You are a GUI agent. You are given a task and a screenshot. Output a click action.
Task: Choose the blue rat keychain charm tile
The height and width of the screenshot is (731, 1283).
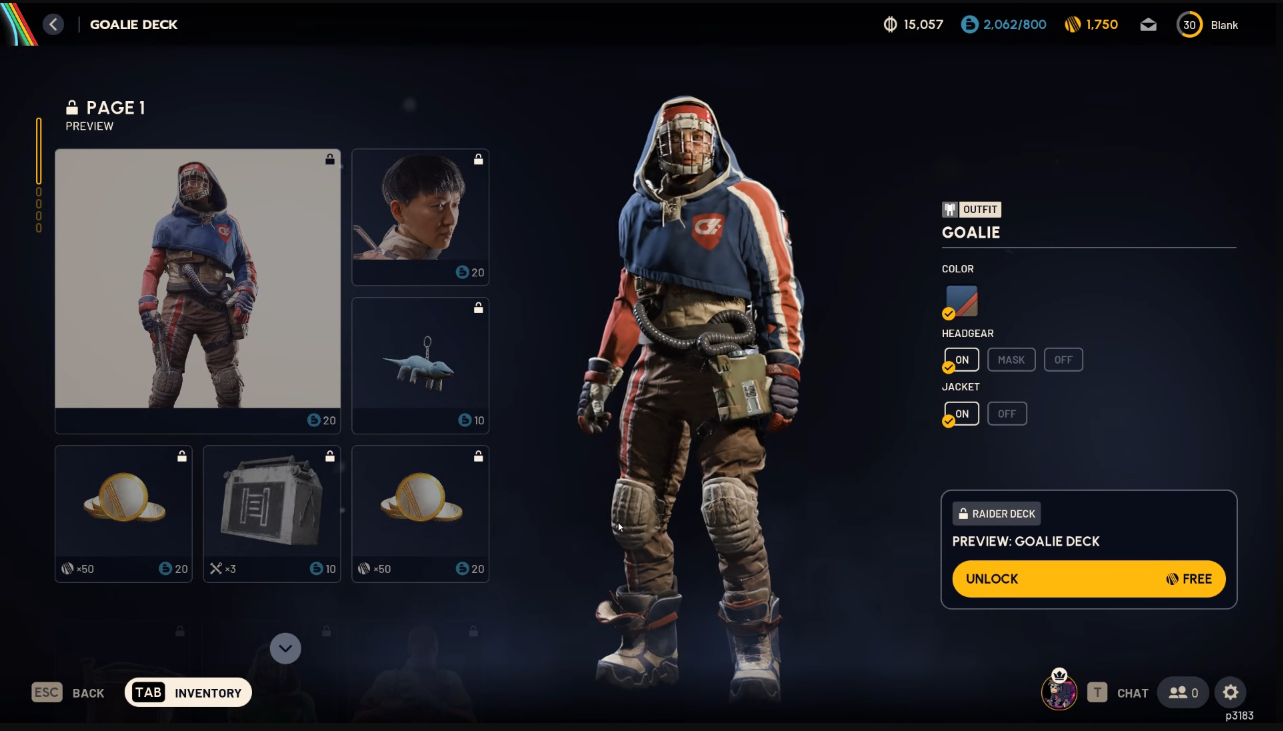pos(420,365)
